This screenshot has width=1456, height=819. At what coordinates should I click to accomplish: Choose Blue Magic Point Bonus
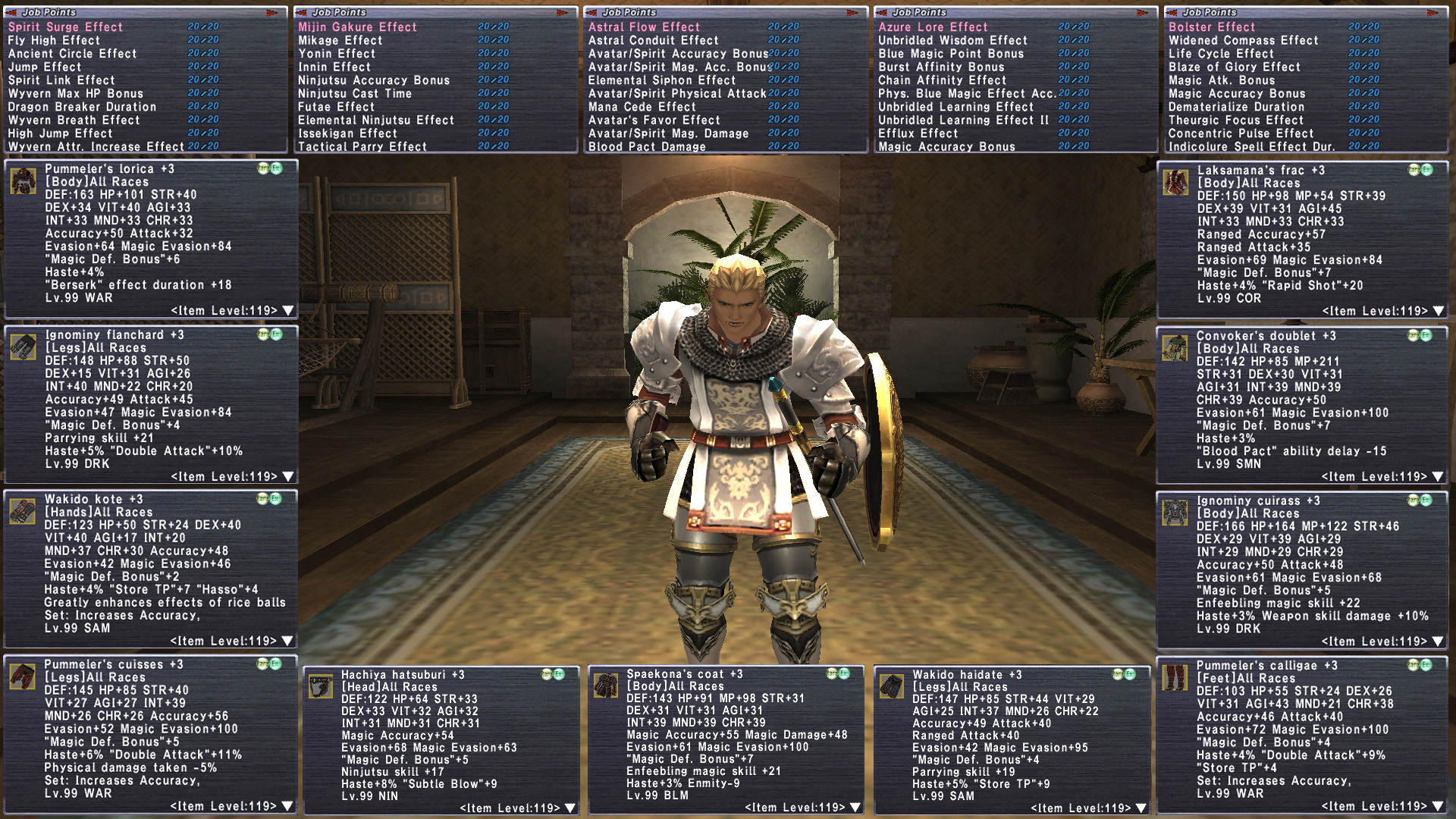951,54
